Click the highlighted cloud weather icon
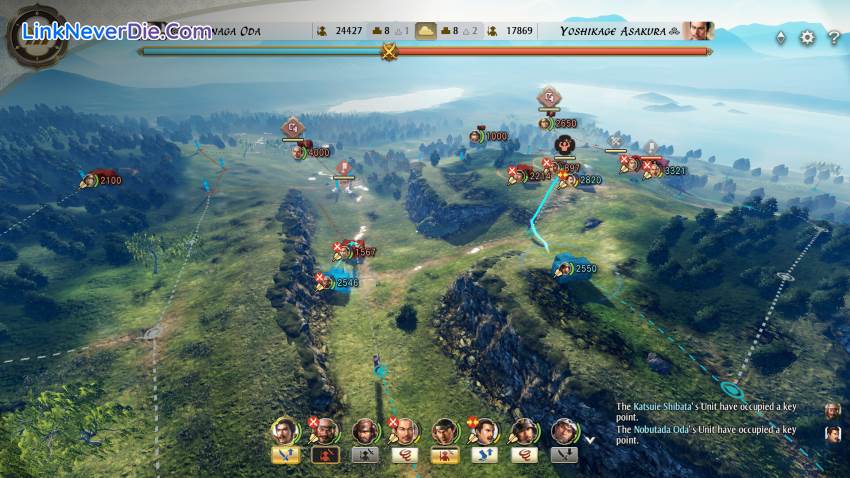850x478 pixels. coord(427,31)
